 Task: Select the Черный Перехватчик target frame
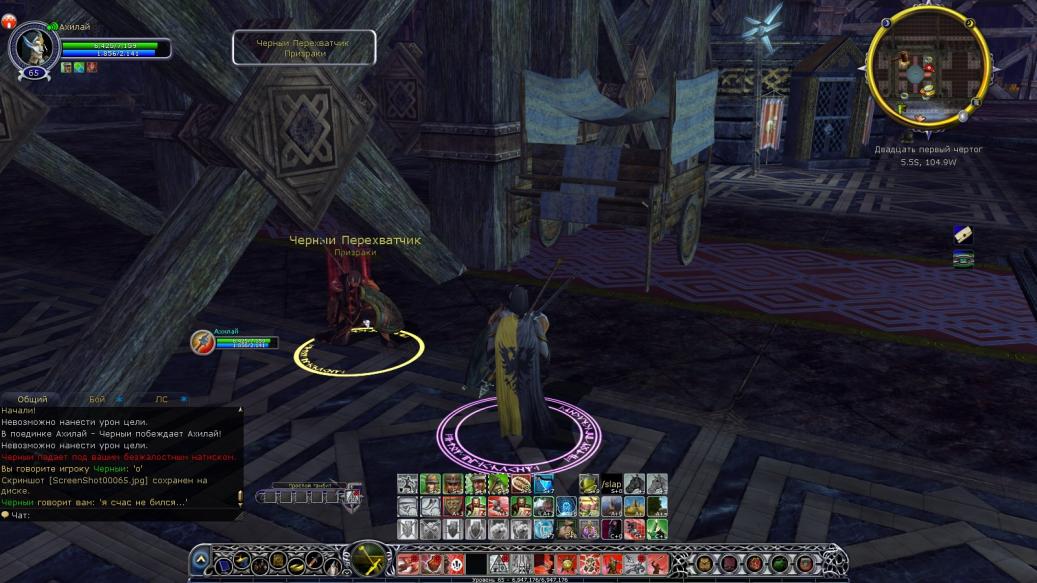point(304,47)
